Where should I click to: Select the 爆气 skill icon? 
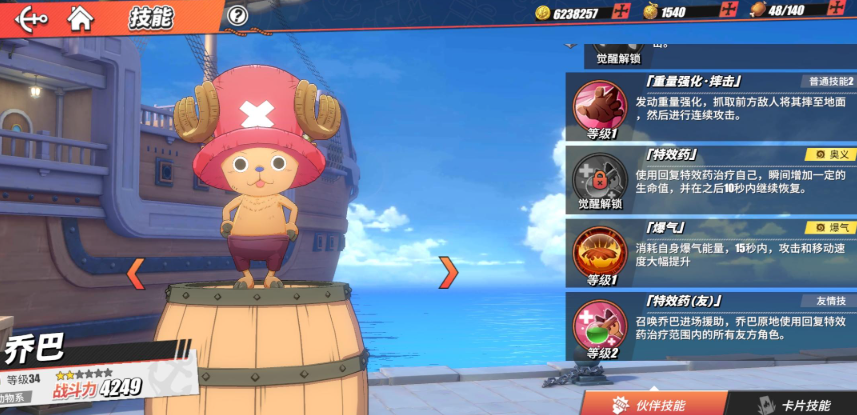tap(599, 251)
